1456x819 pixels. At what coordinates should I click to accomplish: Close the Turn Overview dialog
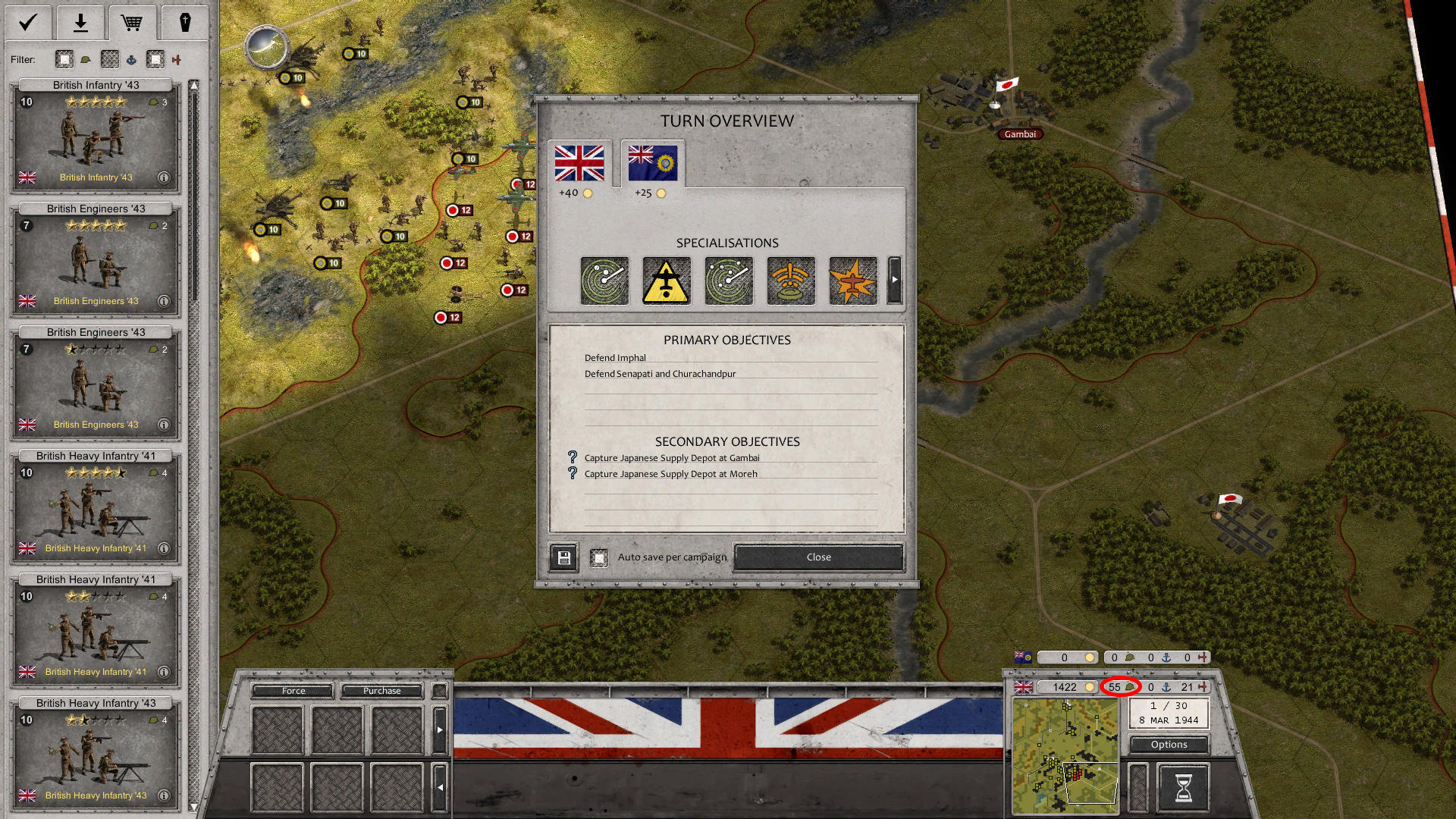click(x=817, y=557)
